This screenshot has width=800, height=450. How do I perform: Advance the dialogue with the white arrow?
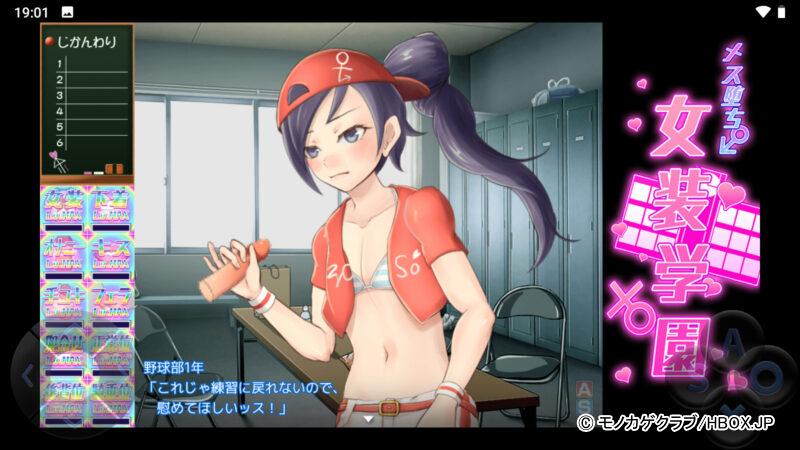point(370,420)
